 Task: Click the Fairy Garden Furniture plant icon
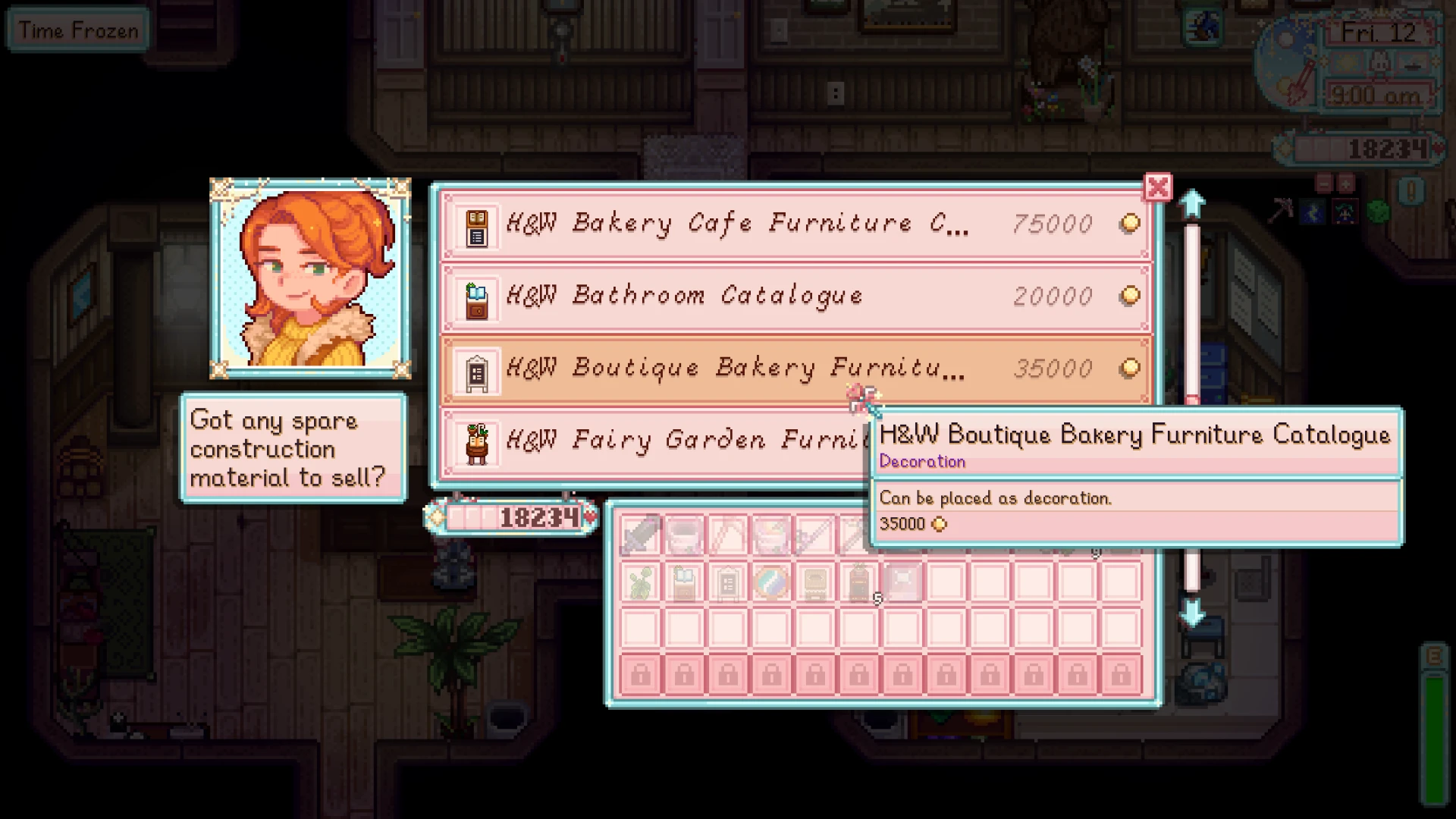[x=477, y=442]
